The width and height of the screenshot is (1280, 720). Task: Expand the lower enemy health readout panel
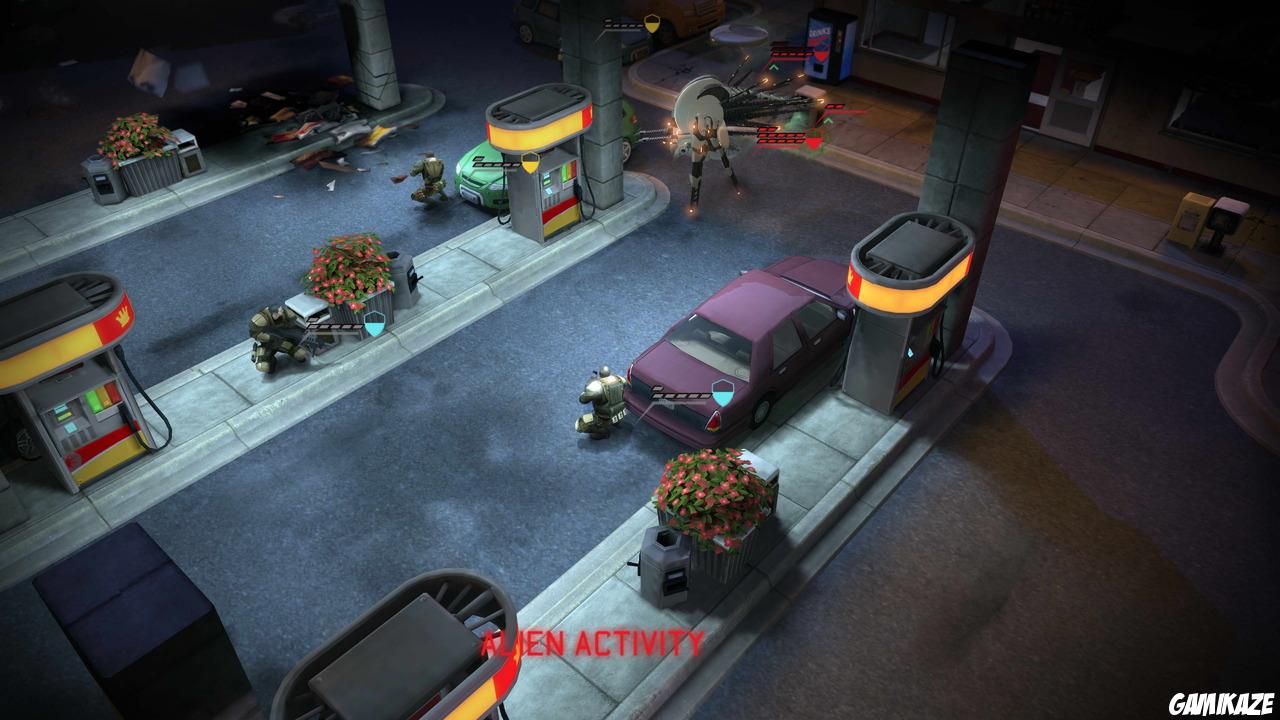coord(780,136)
